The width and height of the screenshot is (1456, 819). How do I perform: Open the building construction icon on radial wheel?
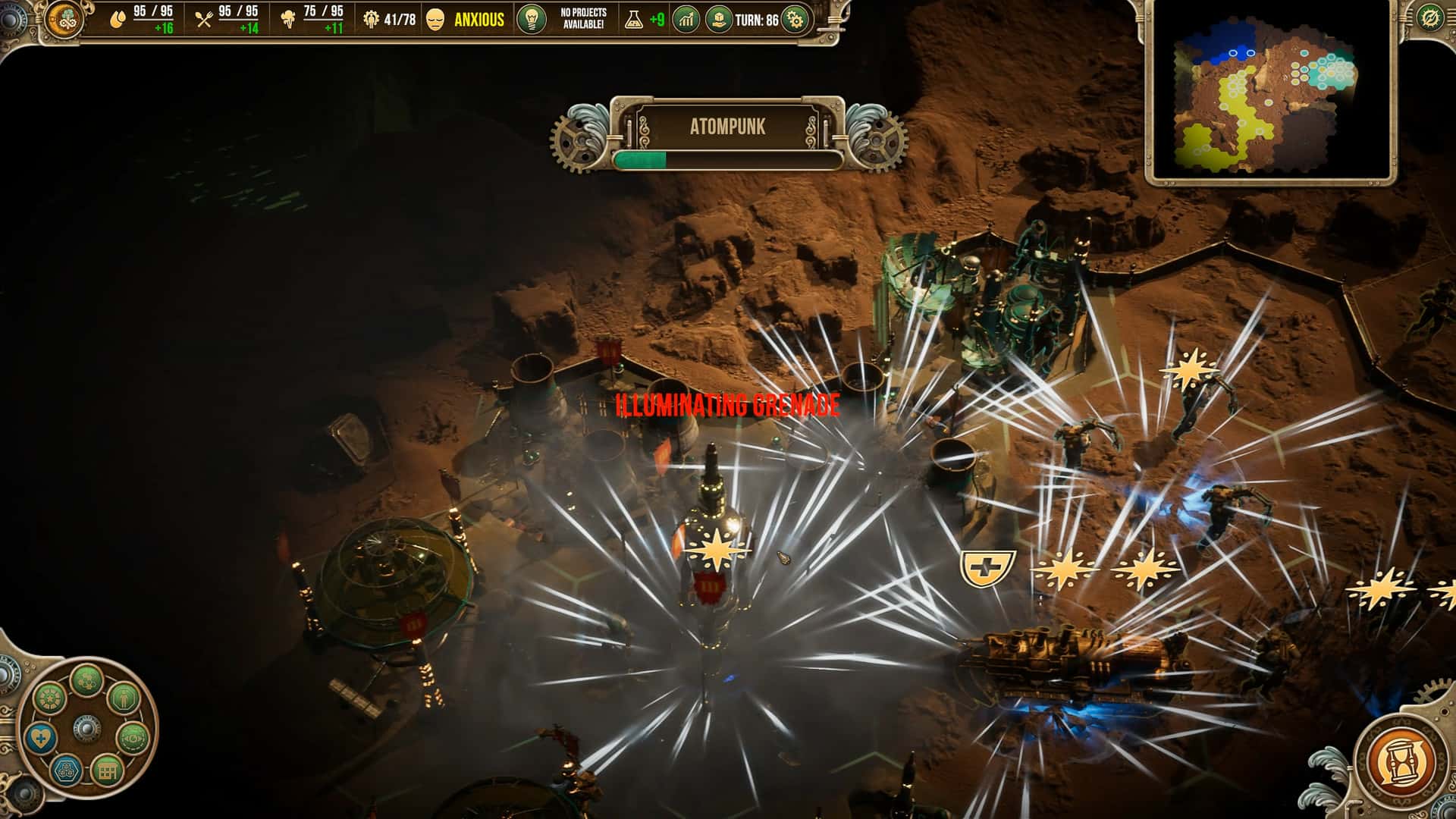click(107, 771)
